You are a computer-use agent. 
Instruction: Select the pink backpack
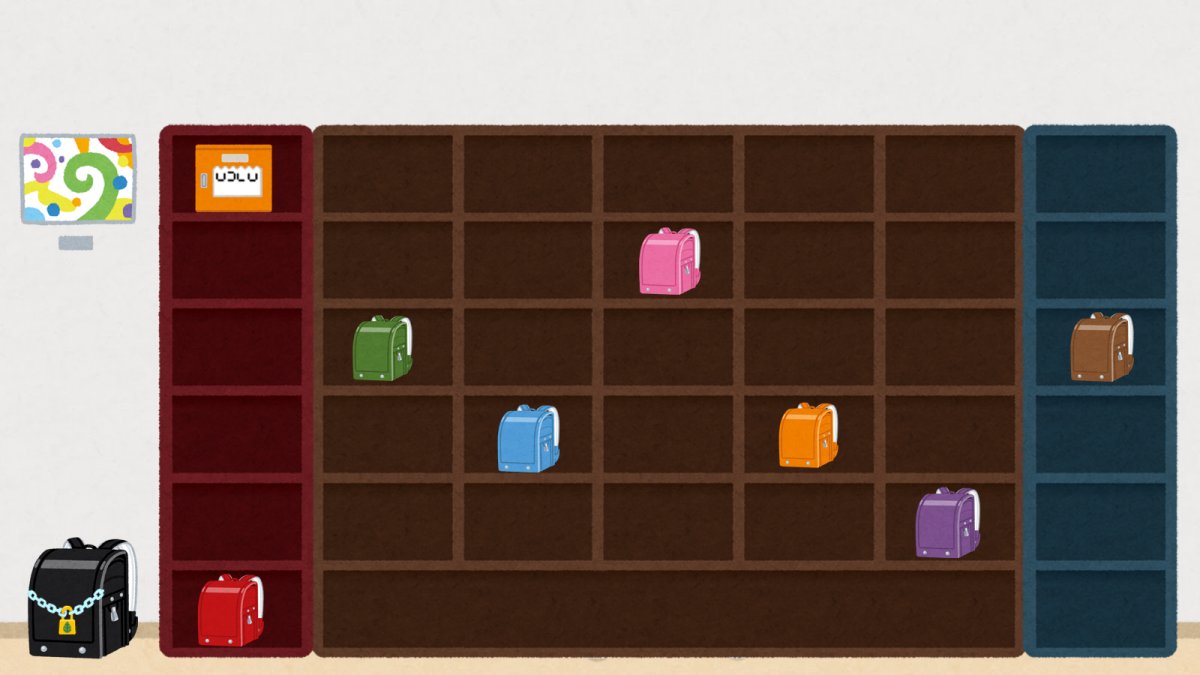pyautogui.click(x=669, y=262)
